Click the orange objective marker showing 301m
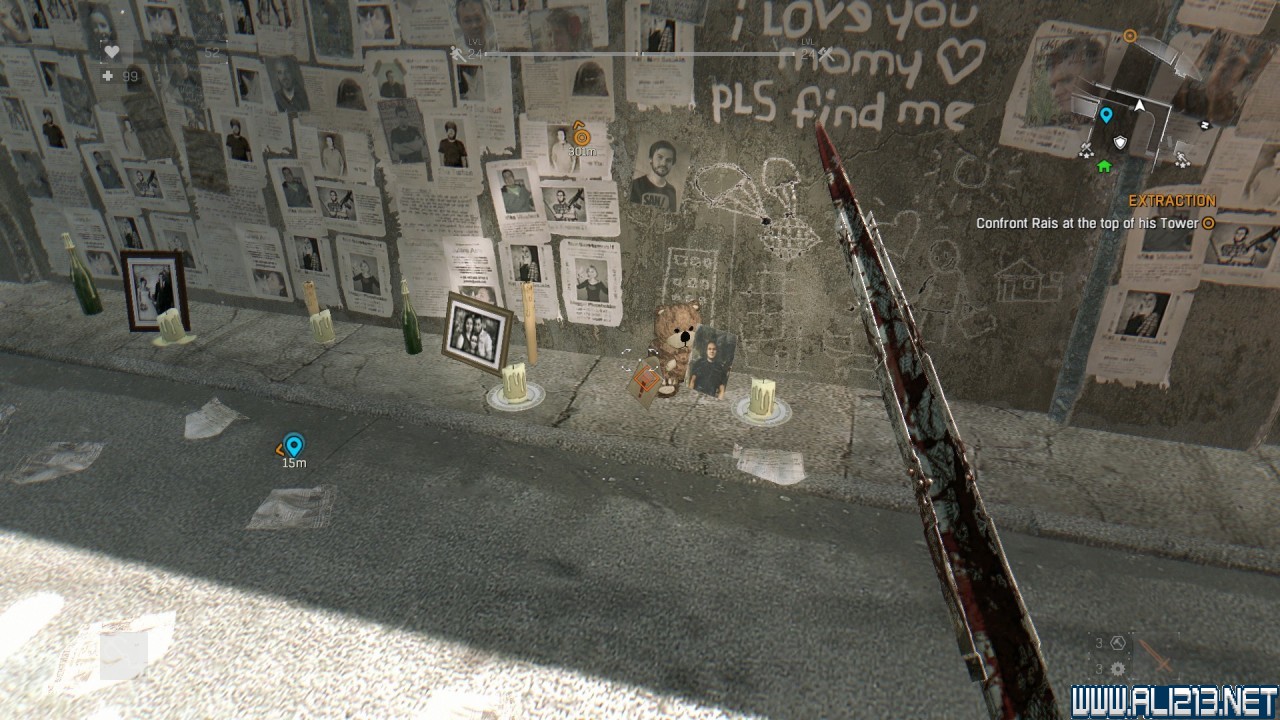The height and width of the screenshot is (720, 1280). click(581, 134)
